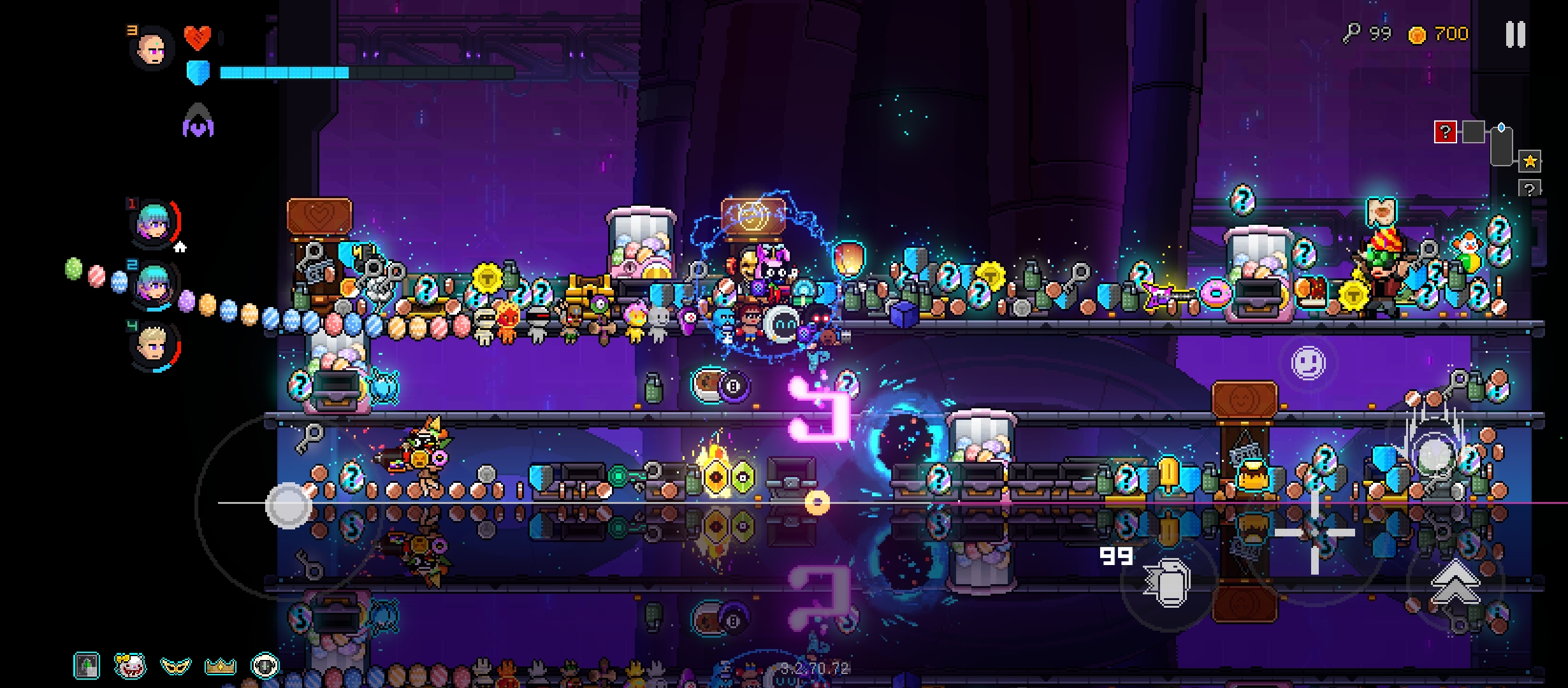The width and height of the screenshot is (1568, 688).
Task: Tap the grenade throw button
Action: pyautogui.click(x=1168, y=583)
